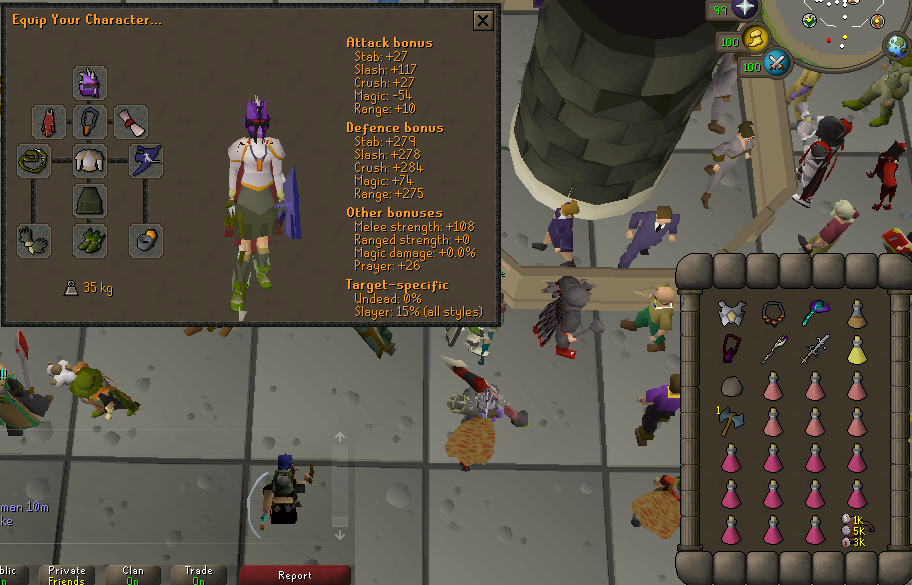
Task: Click the yellow potion in the inventory
Action: [x=857, y=350]
